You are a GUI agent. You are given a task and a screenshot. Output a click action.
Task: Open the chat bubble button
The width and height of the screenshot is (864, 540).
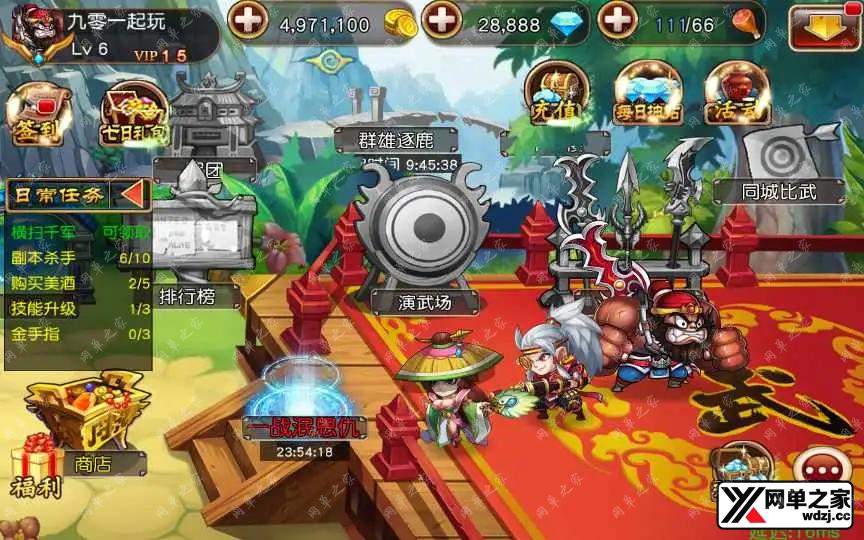pos(822,470)
